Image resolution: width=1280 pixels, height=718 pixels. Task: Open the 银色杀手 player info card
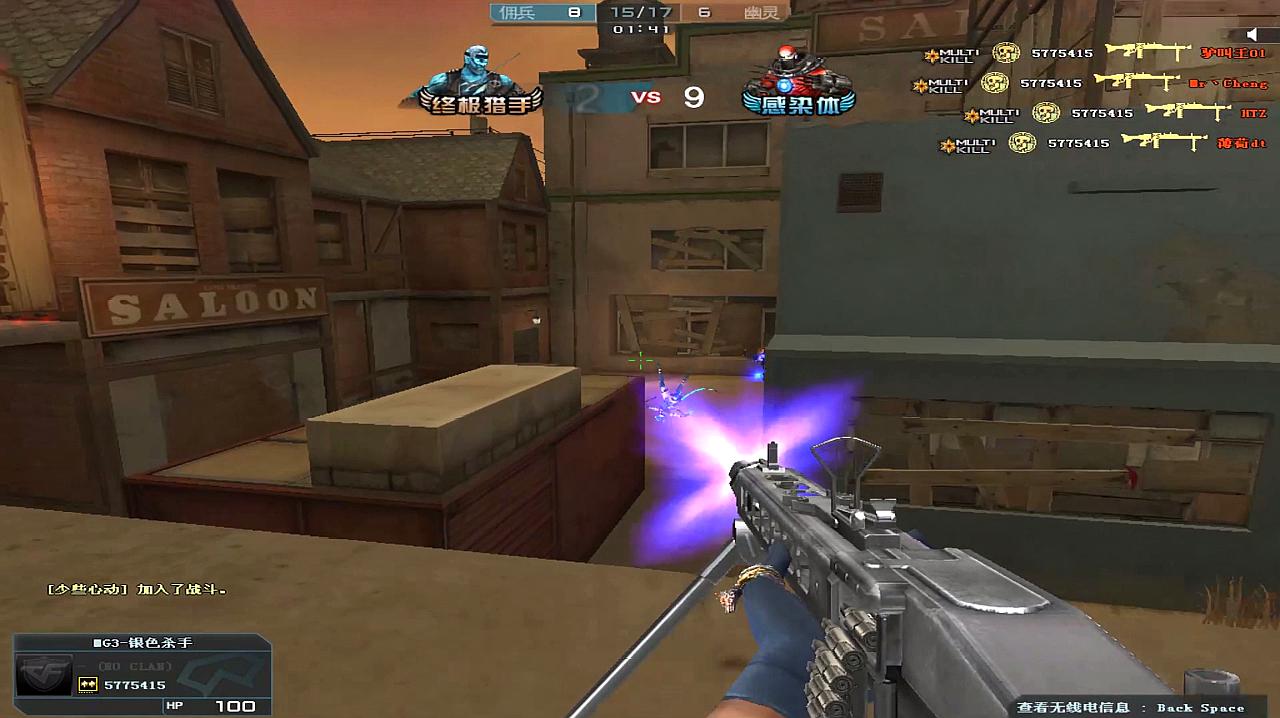click(x=142, y=674)
